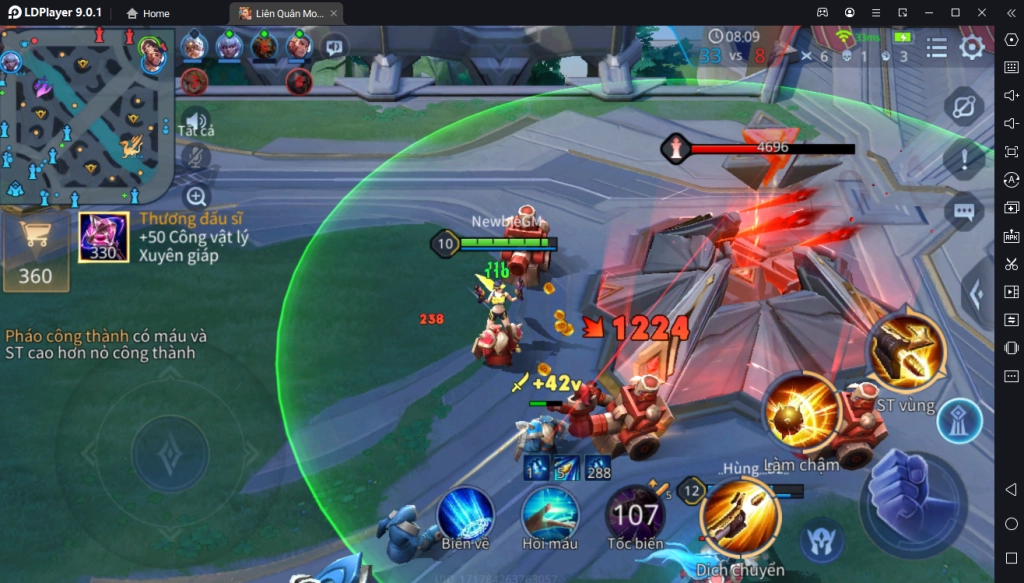This screenshot has height=583, width=1024.
Task: Activate the Biến về recall spell
Action: tap(465, 512)
